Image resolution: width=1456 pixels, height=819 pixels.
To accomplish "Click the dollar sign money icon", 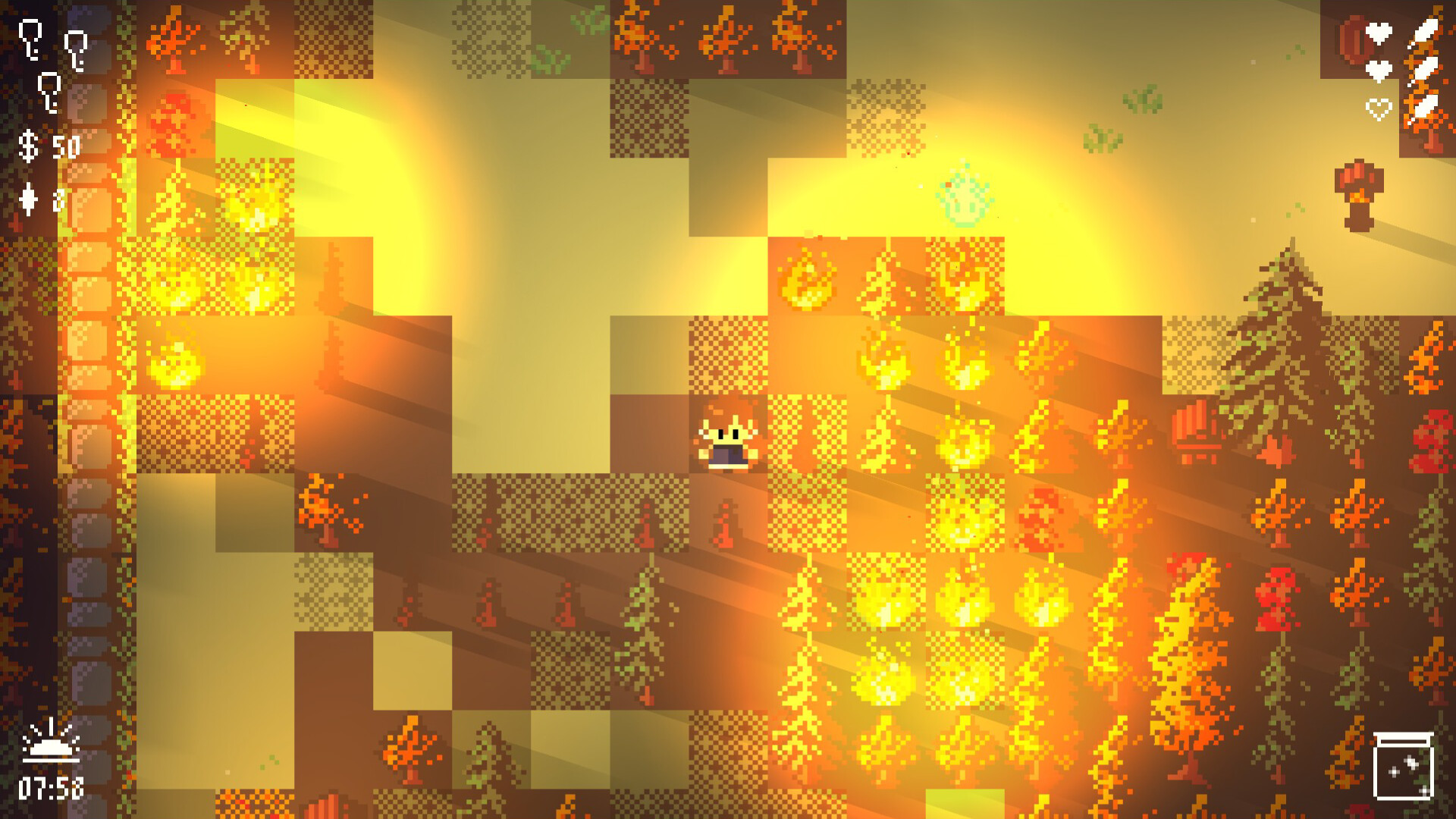I will 28,144.
